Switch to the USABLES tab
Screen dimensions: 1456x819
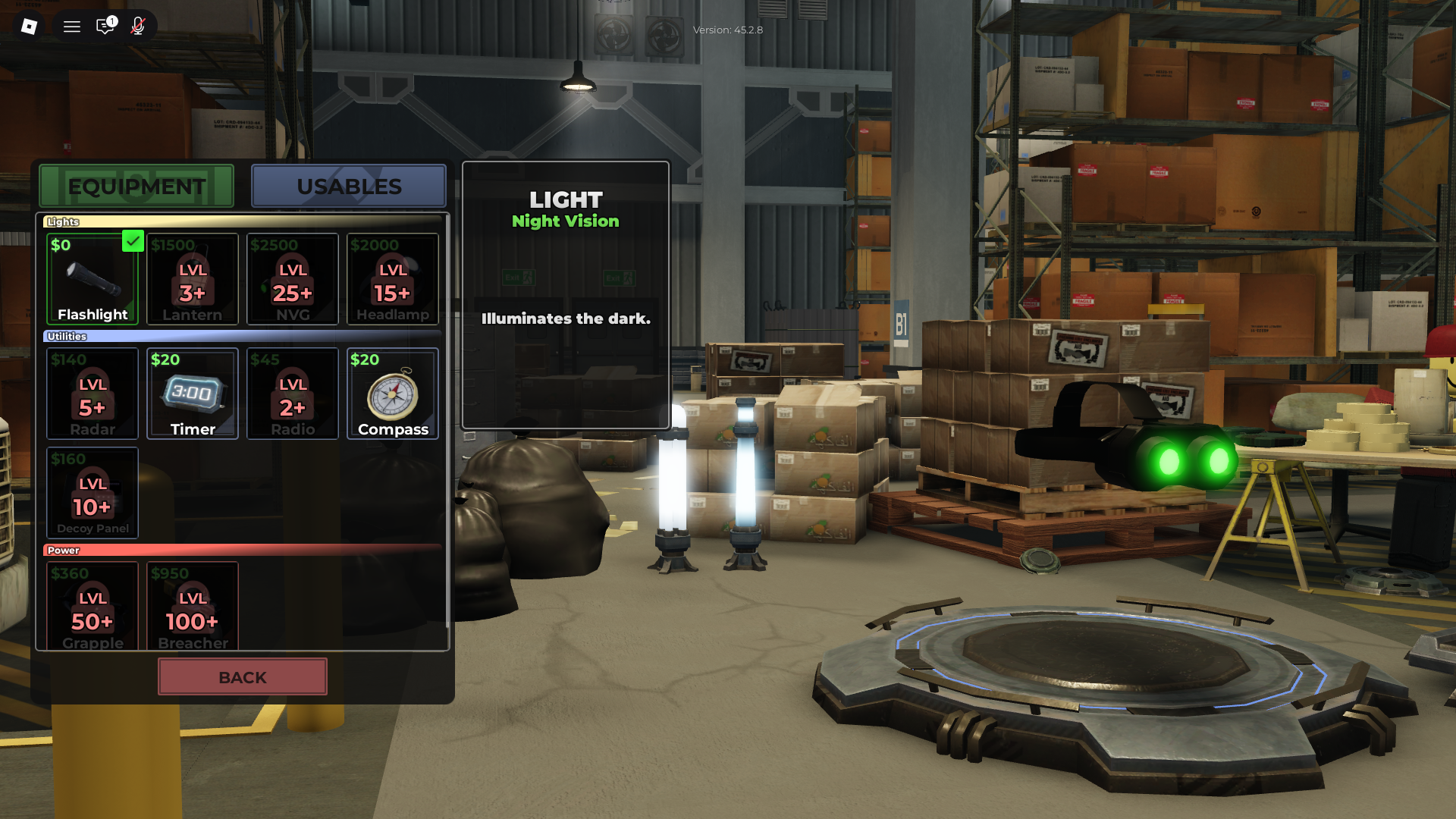tap(348, 186)
